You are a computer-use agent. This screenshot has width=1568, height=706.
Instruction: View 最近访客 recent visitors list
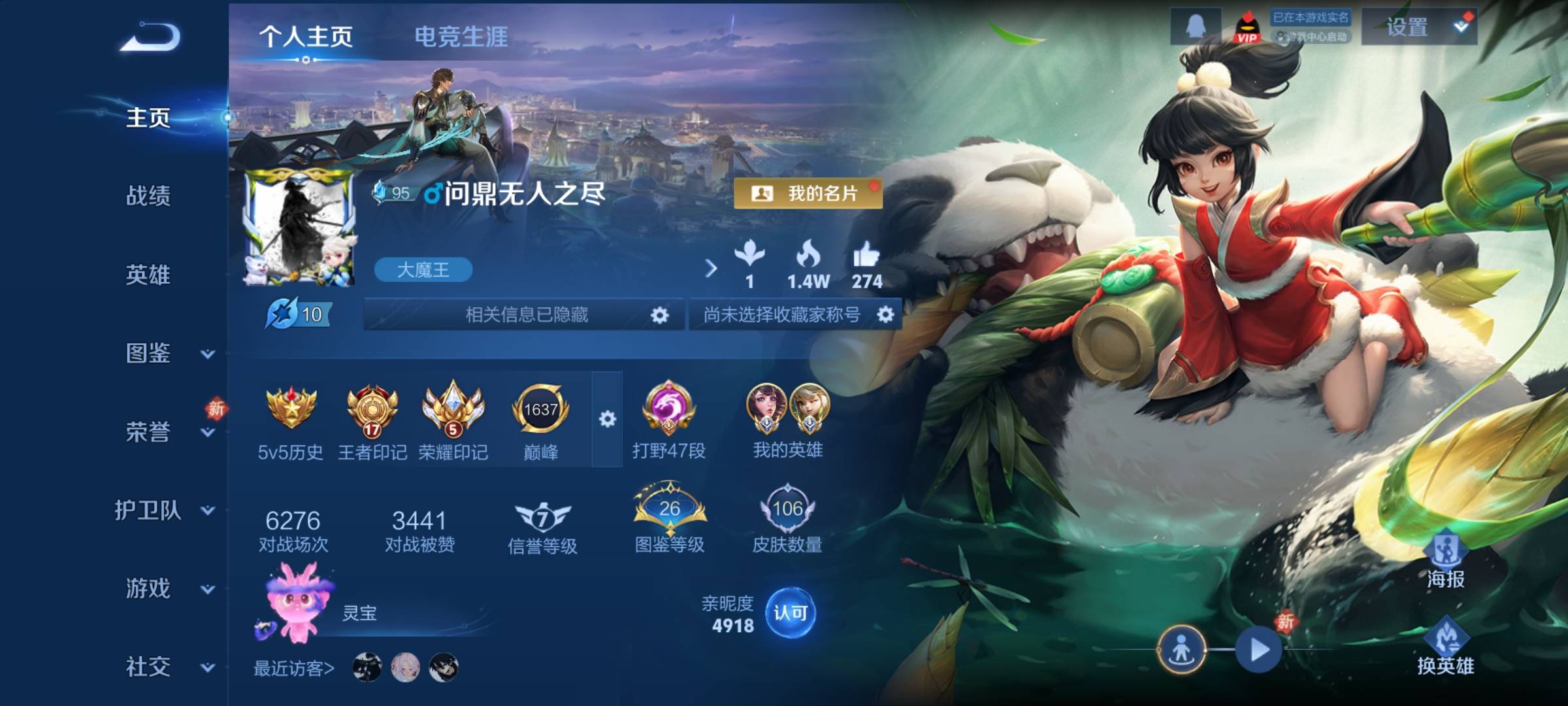pyautogui.click(x=293, y=668)
